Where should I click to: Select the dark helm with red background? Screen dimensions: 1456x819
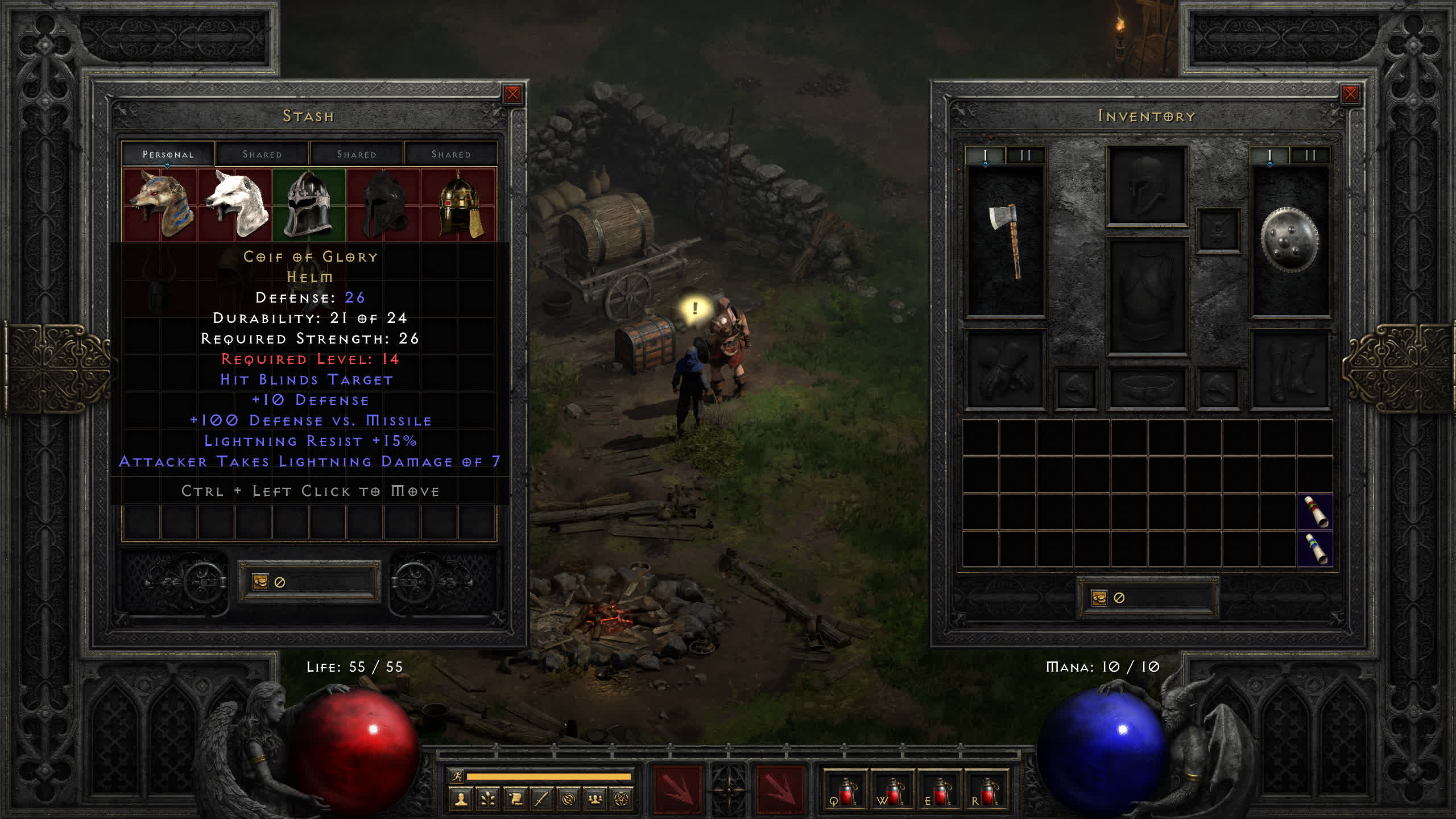pyautogui.click(x=384, y=204)
